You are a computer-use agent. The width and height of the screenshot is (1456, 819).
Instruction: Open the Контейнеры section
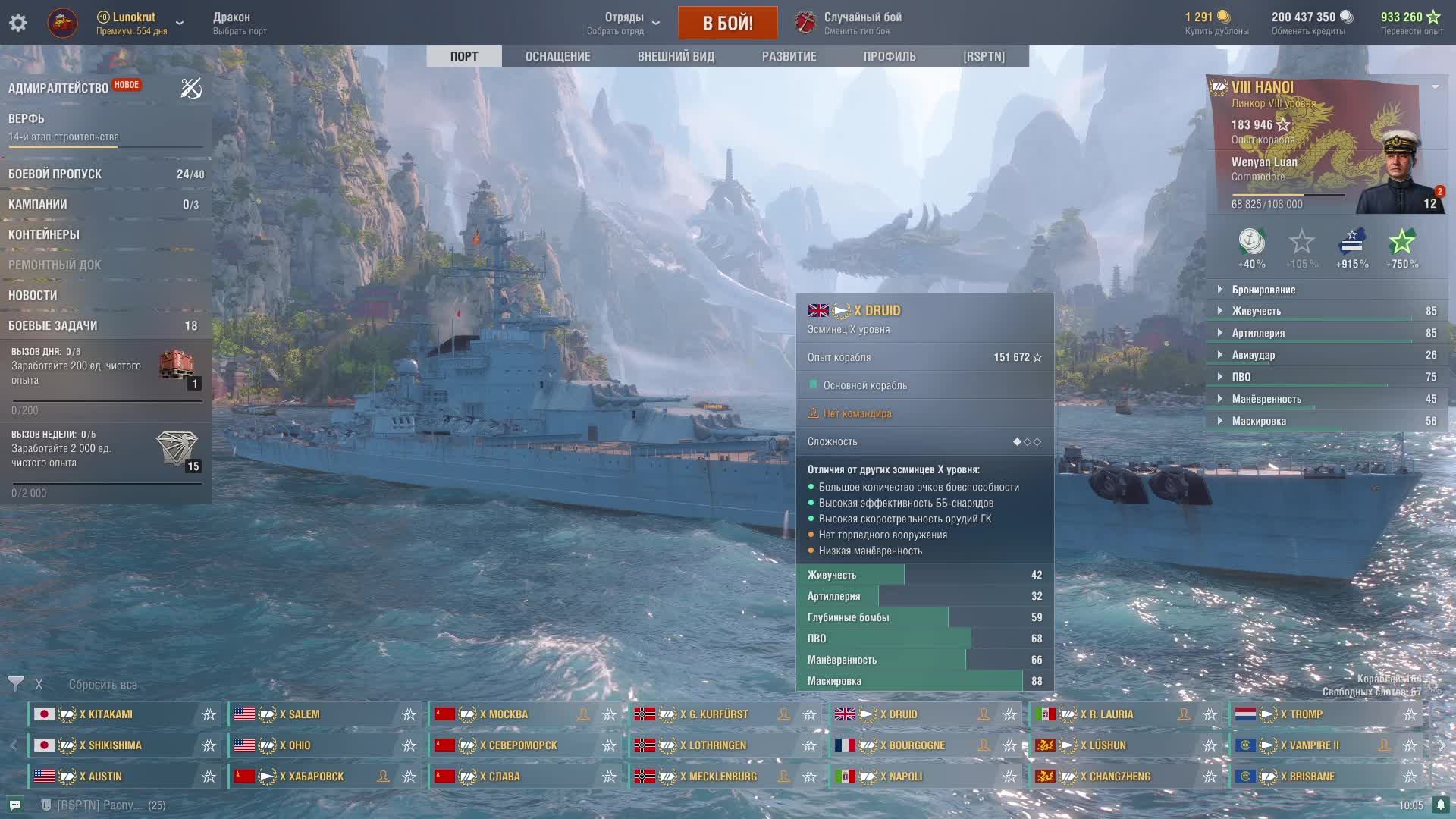[44, 234]
